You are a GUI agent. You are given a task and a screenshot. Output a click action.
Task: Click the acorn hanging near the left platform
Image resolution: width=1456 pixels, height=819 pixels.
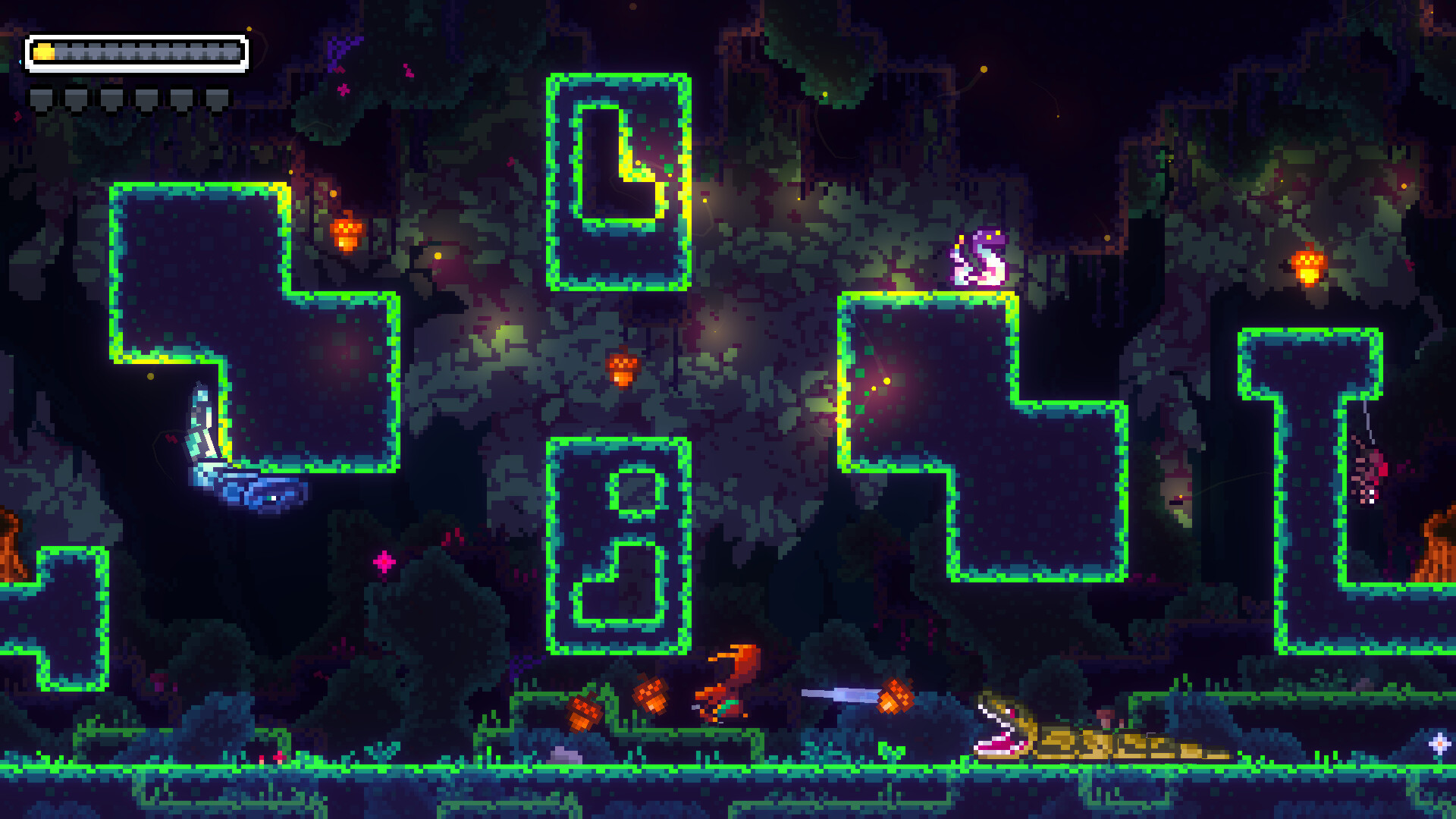(348, 234)
